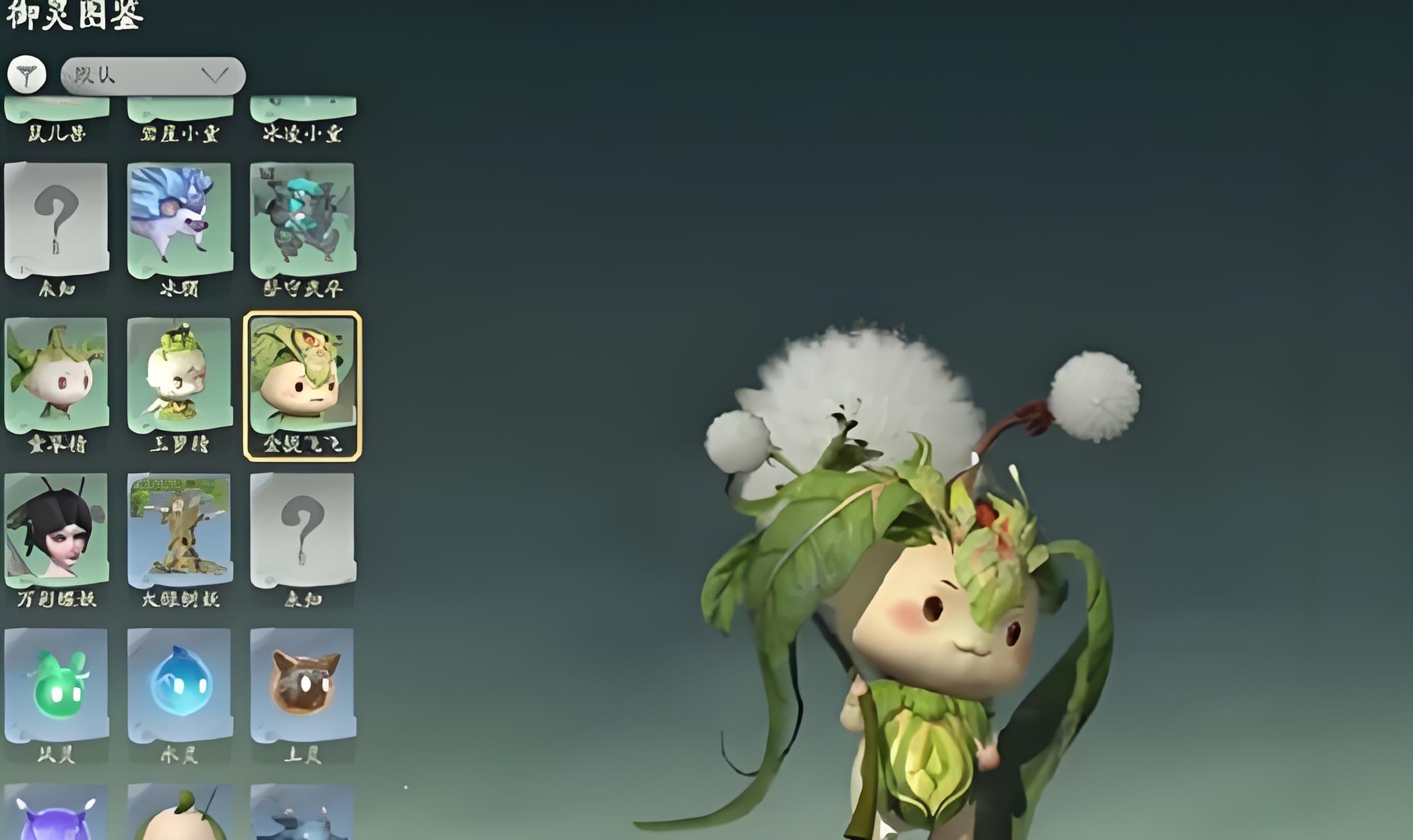Select the teal-hatted dark creature card
This screenshot has height=840, width=1413.
[302, 220]
